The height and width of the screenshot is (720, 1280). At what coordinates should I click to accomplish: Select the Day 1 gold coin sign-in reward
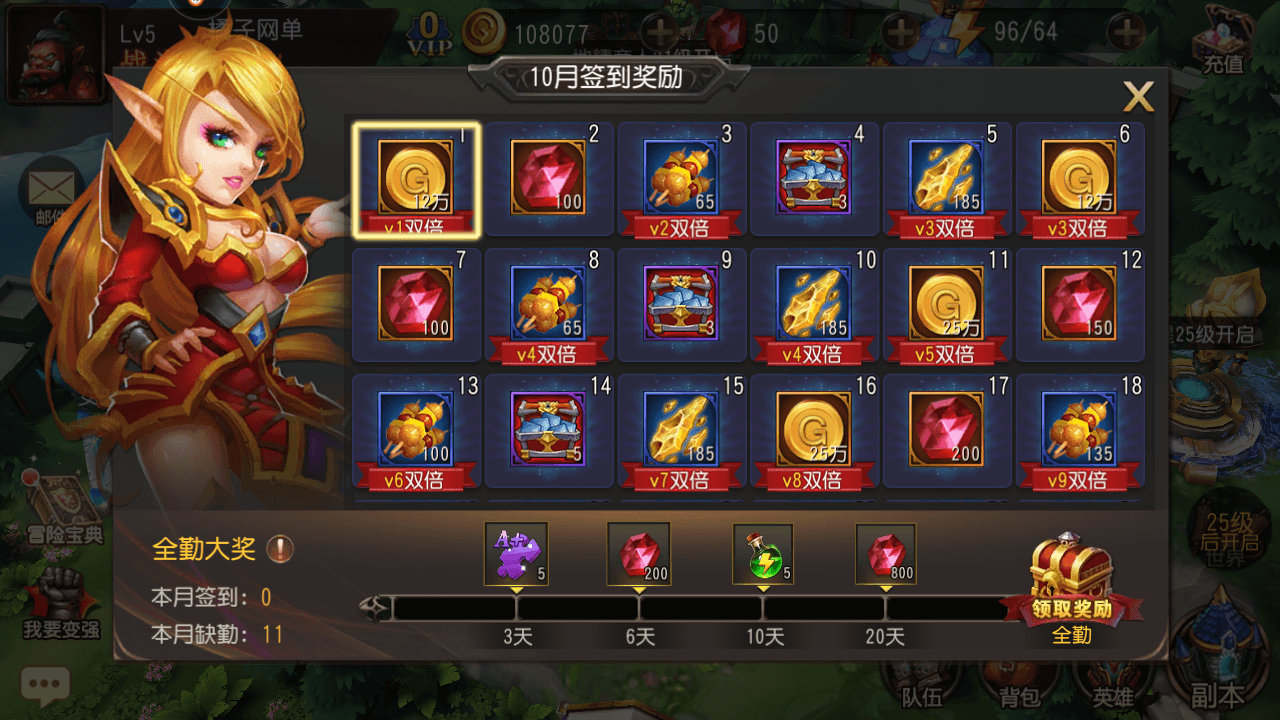(415, 178)
